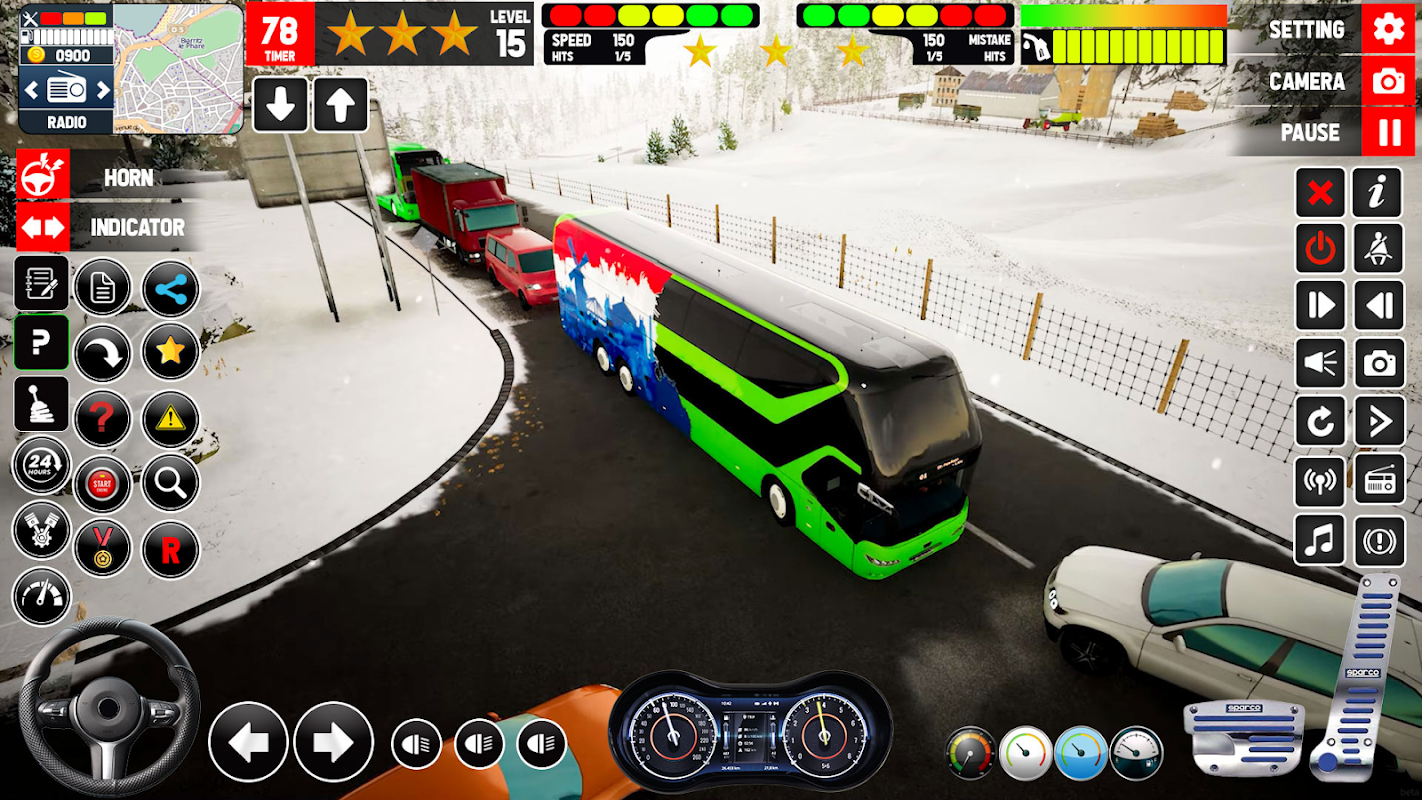Activate the yellow hazard warning icon

171,419
